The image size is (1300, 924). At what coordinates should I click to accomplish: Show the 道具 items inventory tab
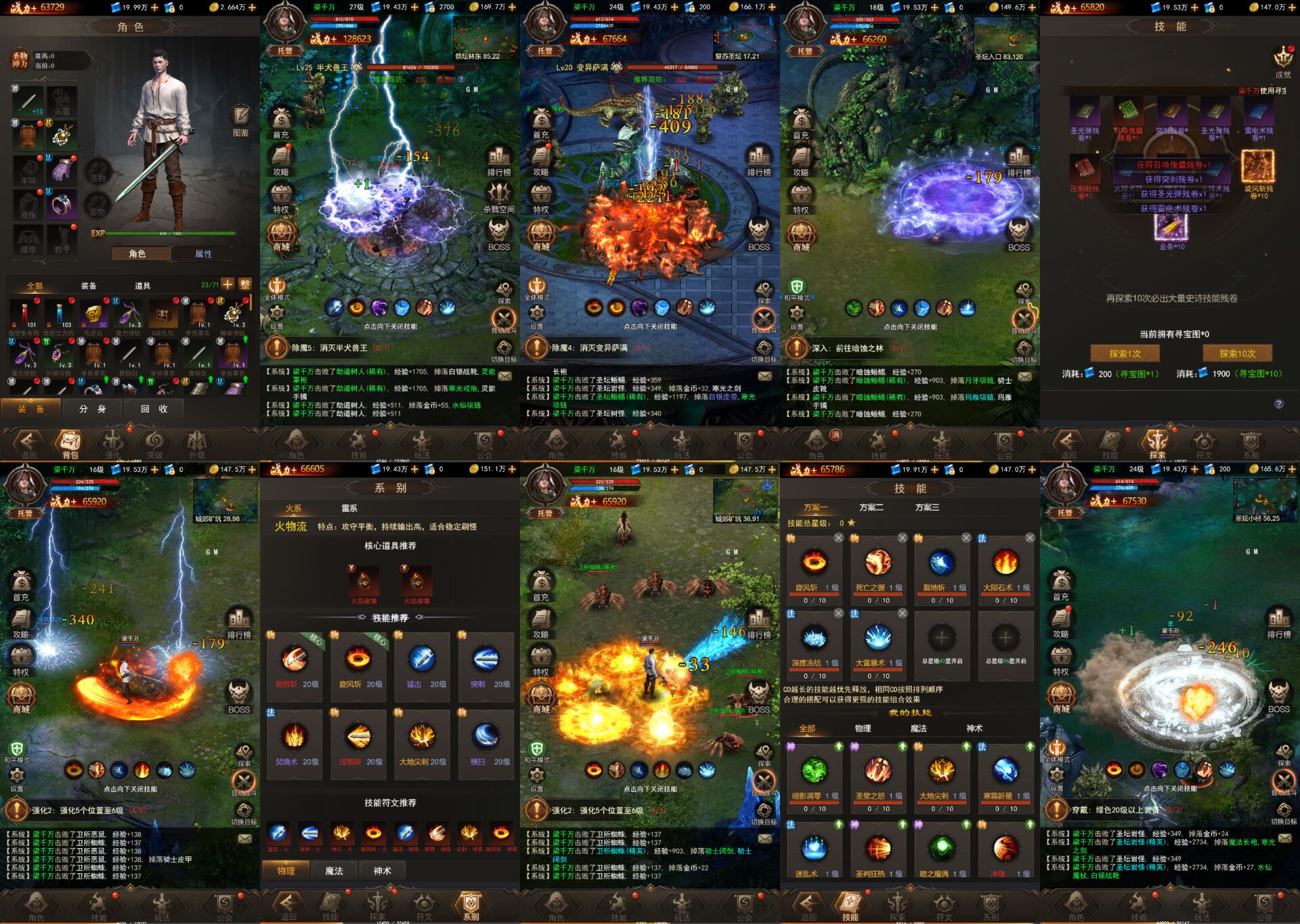point(142,286)
